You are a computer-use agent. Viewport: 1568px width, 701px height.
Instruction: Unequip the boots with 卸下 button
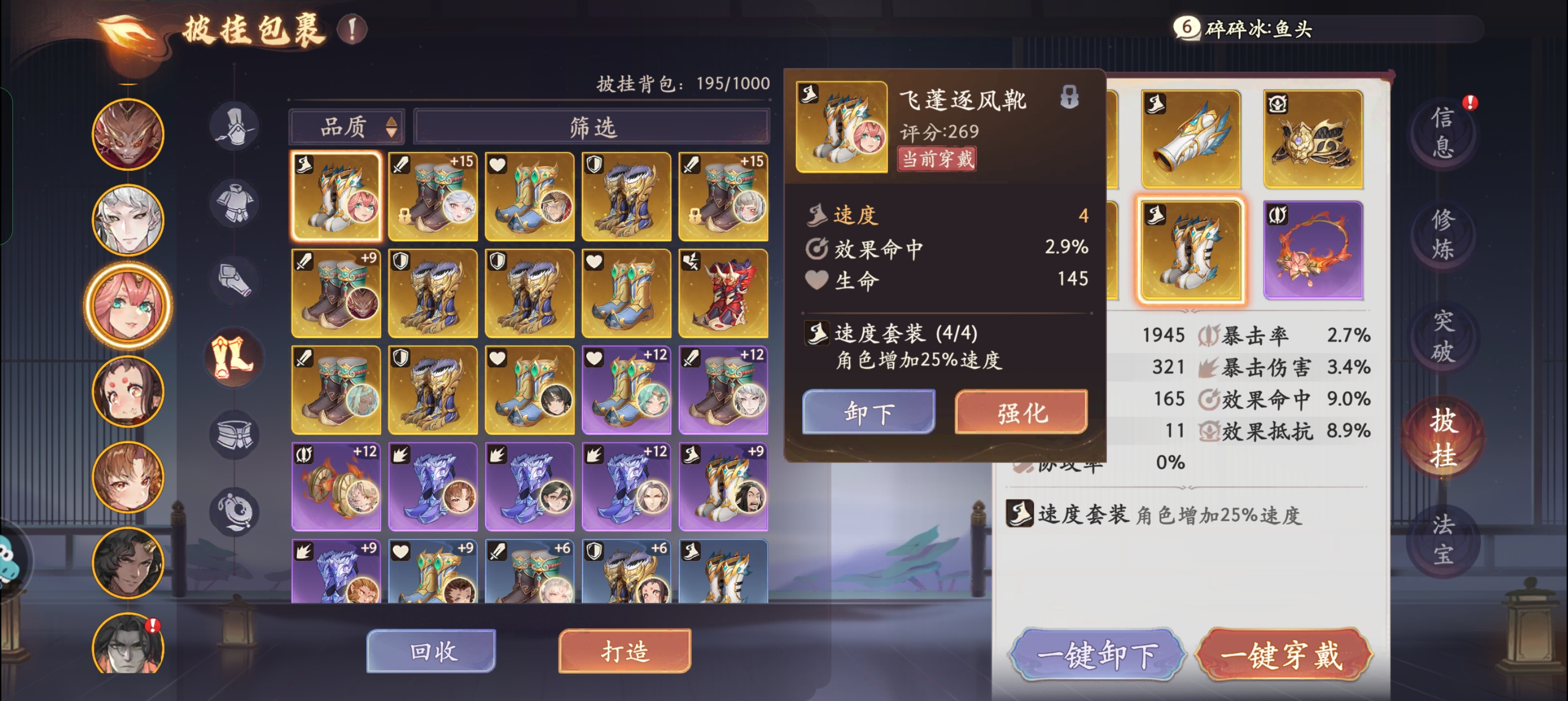(868, 413)
